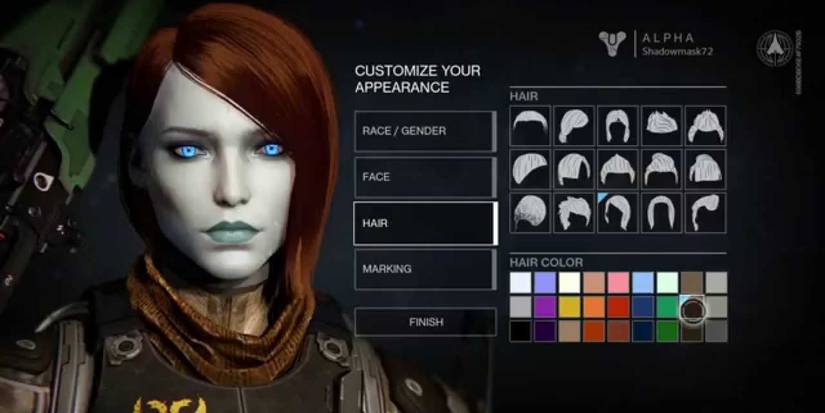Image resolution: width=825 pixels, height=413 pixels.
Task: Choose the Hair category entry
Action: click(x=425, y=223)
